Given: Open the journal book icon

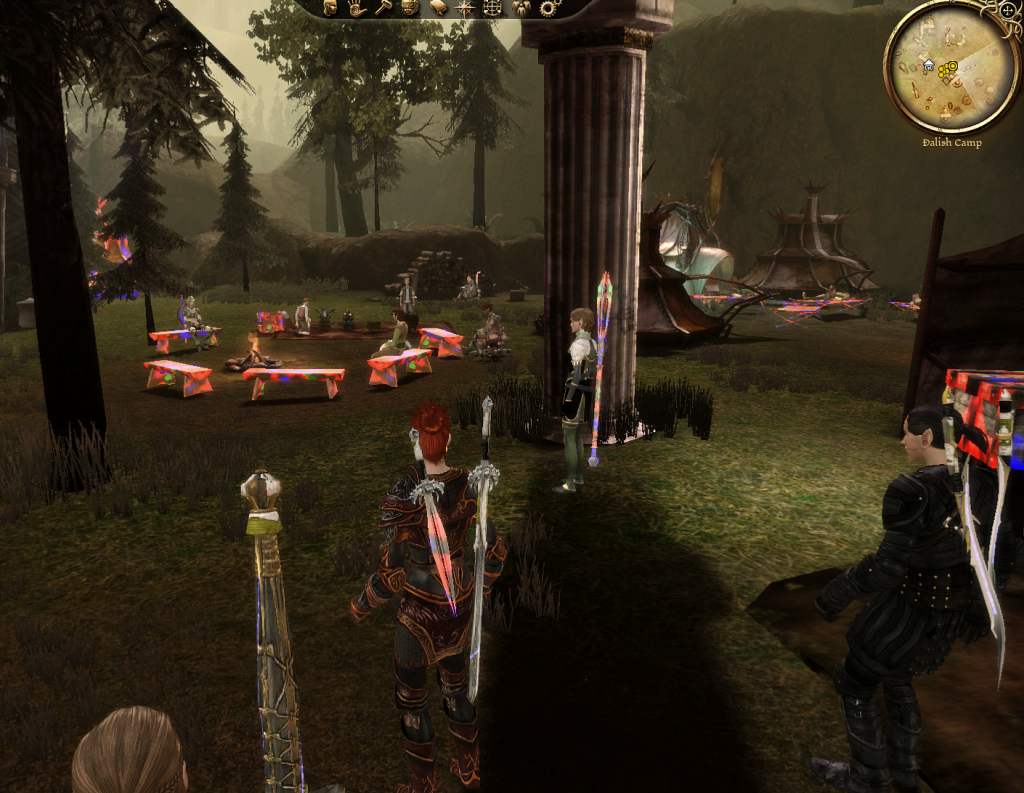Looking at the screenshot, I should coord(438,8).
